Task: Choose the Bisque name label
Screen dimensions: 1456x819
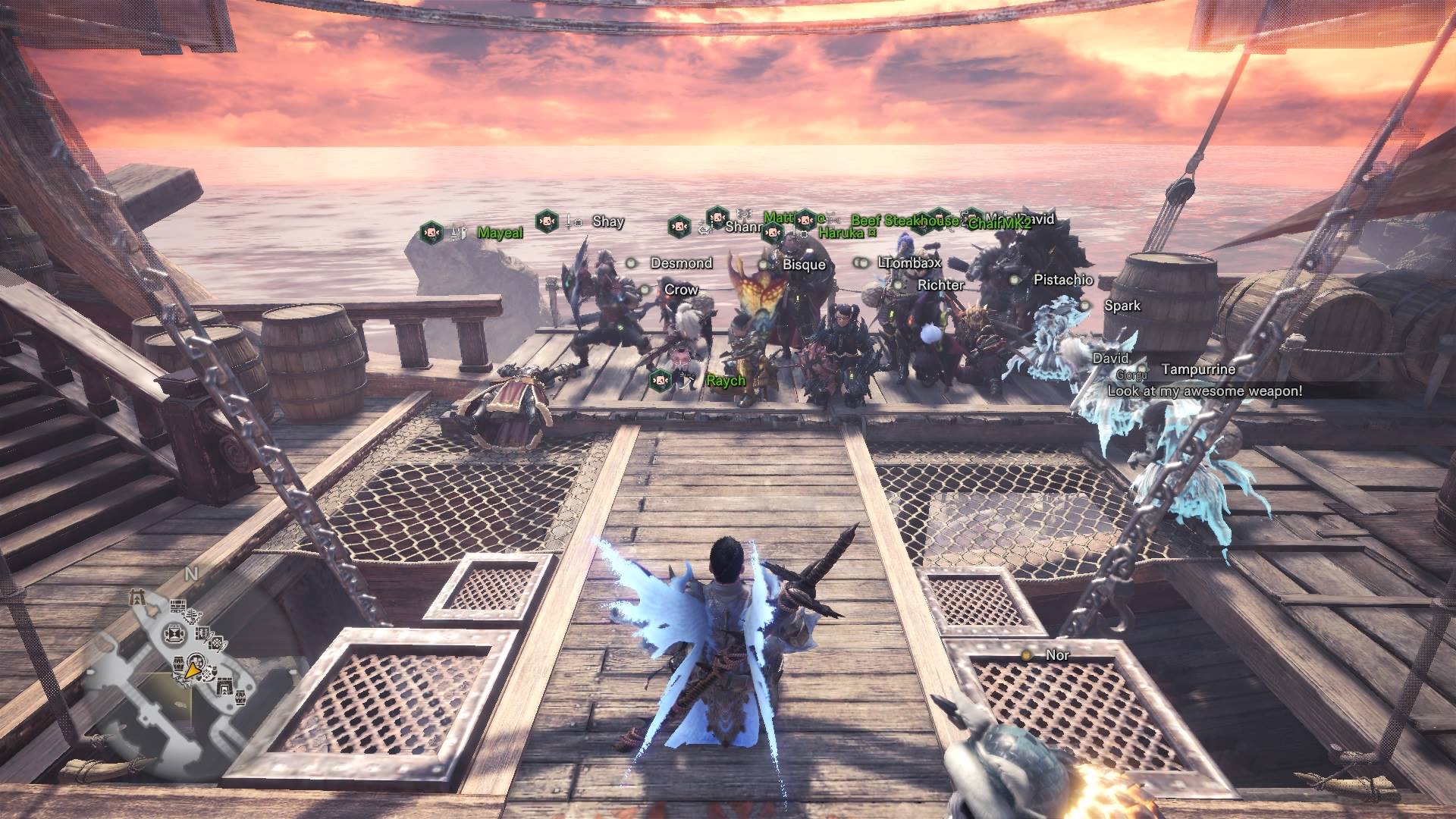Action: pos(803,265)
